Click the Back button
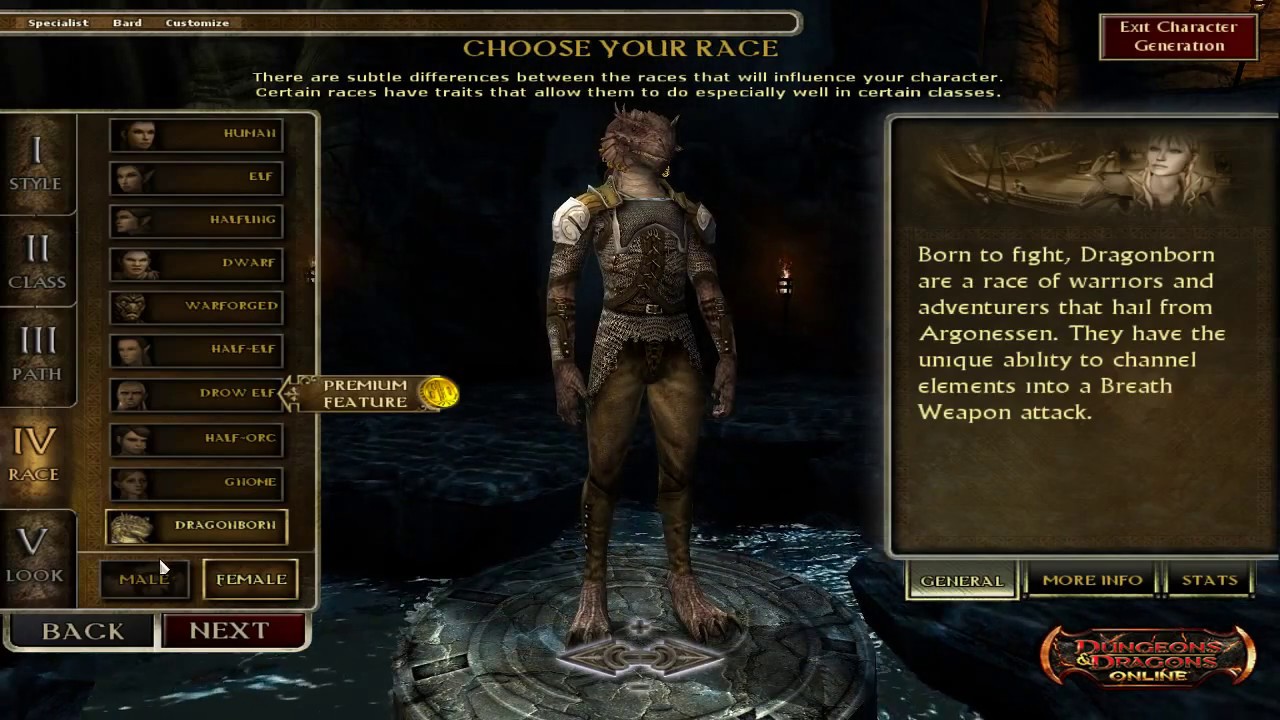The width and height of the screenshot is (1280, 720). point(82,631)
